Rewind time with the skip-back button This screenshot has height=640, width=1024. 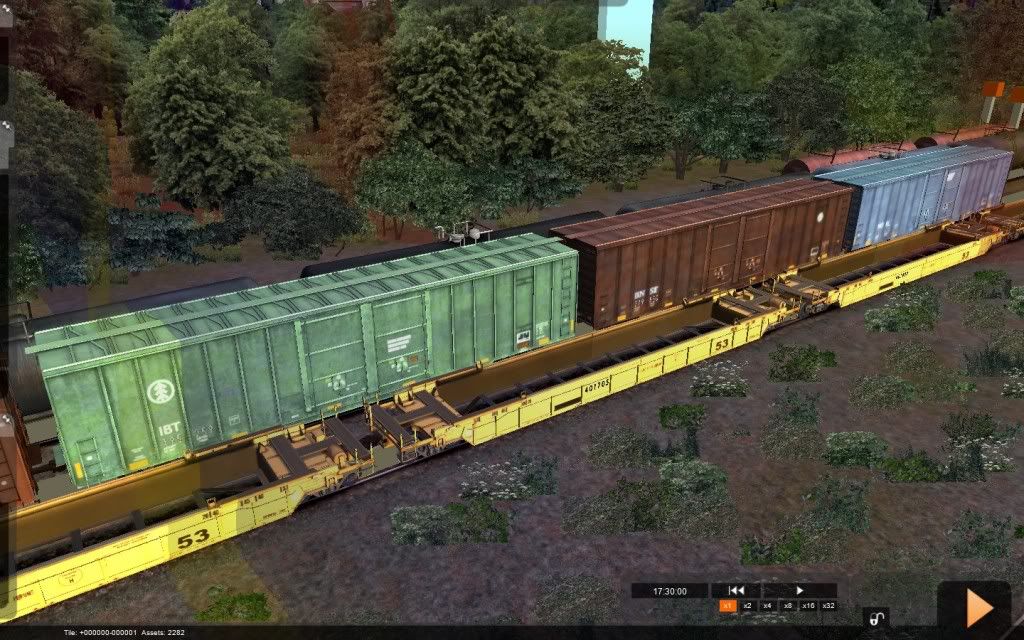(736, 591)
